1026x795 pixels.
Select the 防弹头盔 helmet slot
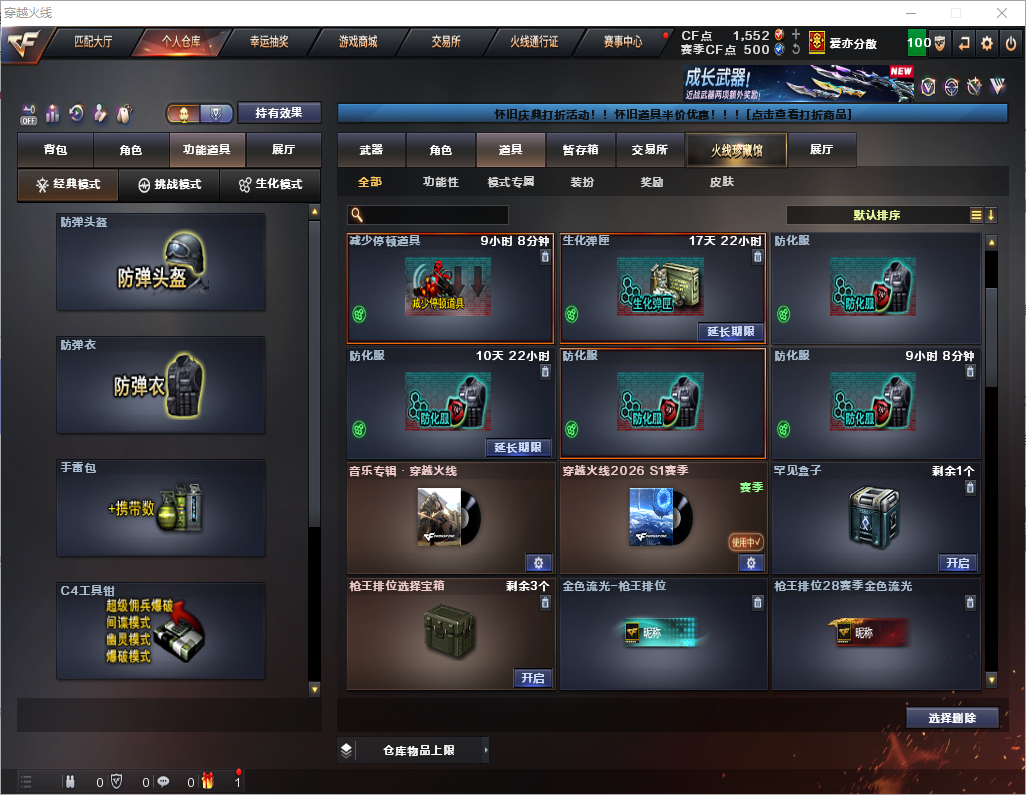(x=161, y=262)
